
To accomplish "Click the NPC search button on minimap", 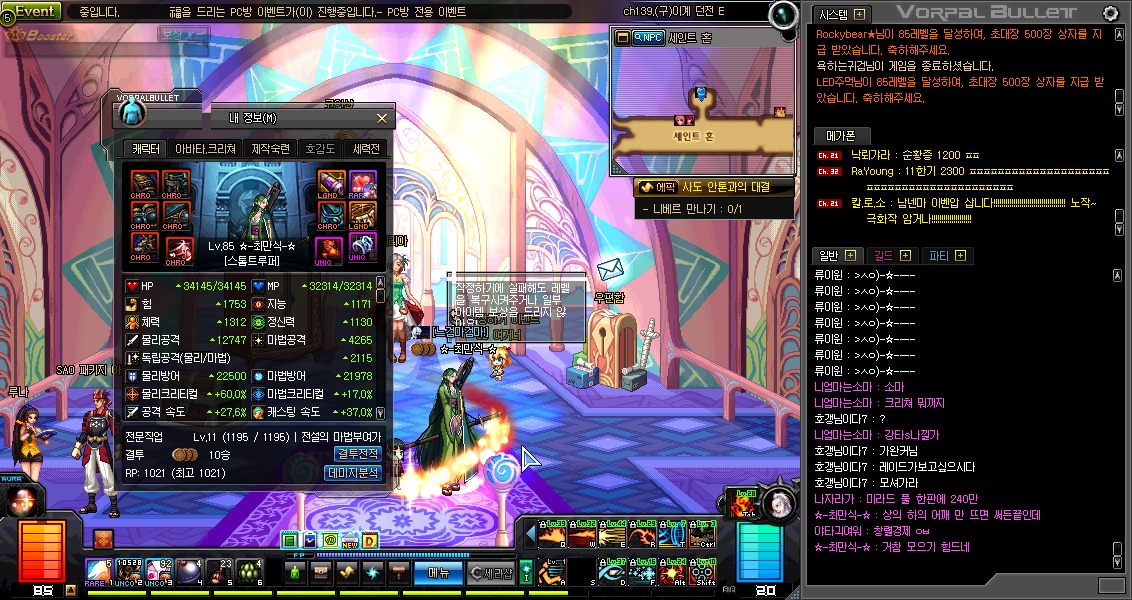I will pos(649,37).
